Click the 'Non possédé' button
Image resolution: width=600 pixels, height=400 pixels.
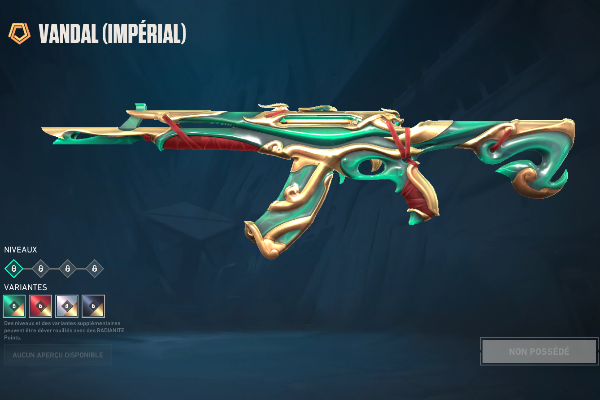(539, 351)
